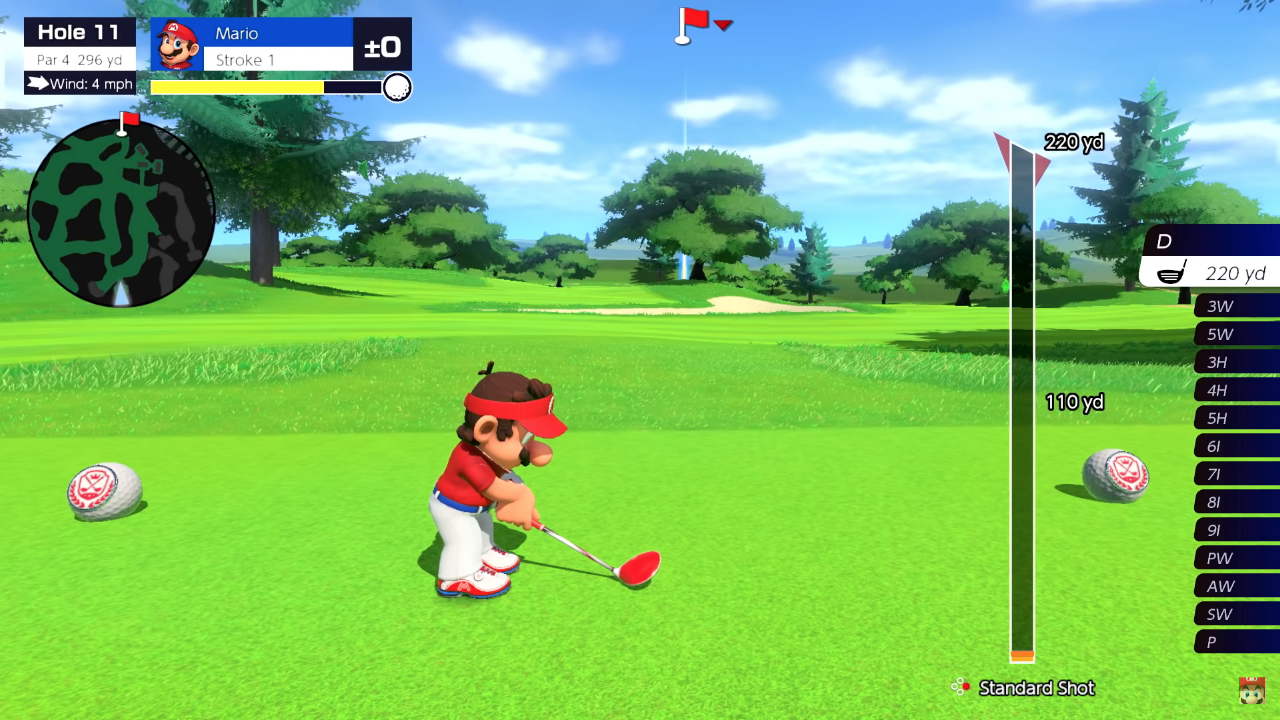Pick the 3H hybrid club
Viewport: 1280px width, 720px height.
1236,362
